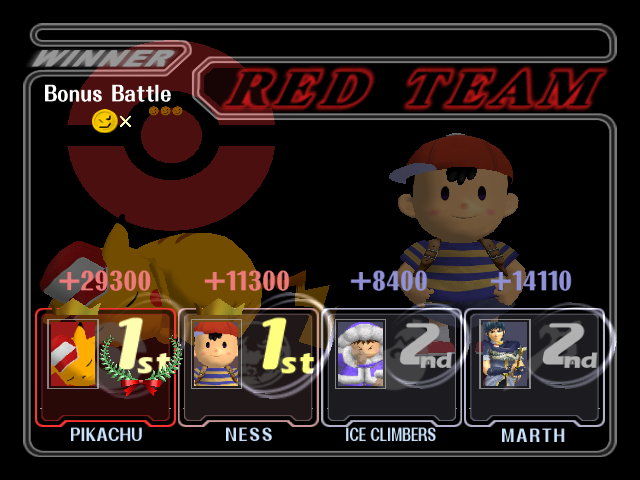Open the Ice Climbers result panel
This screenshot has width=640, height=480.
(391, 365)
